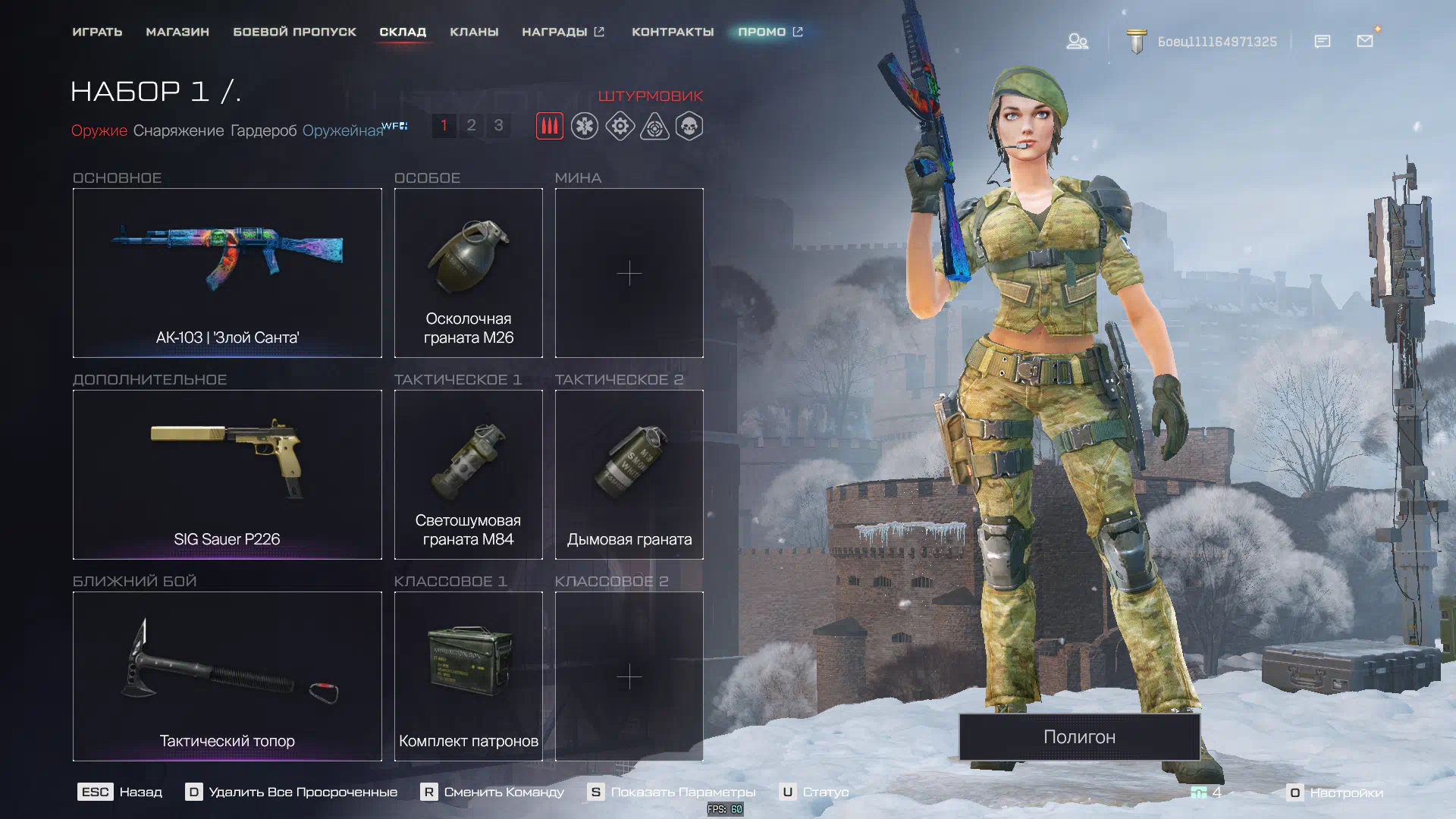Image resolution: width=1456 pixels, height=819 pixels.
Task: Open the Комплект патронов class slot
Action: click(468, 676)
